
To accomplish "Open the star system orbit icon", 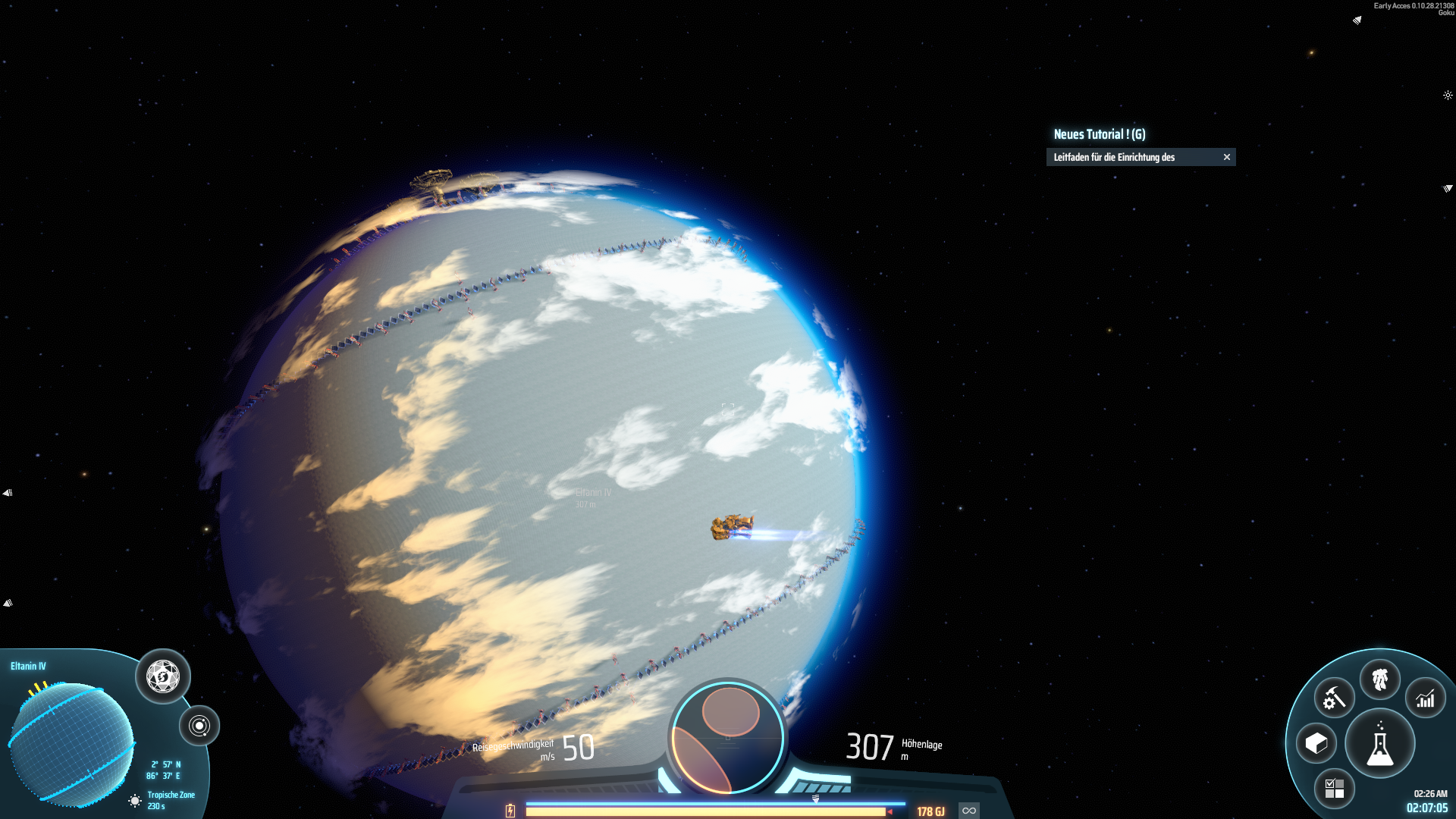I will coord(200,725).
